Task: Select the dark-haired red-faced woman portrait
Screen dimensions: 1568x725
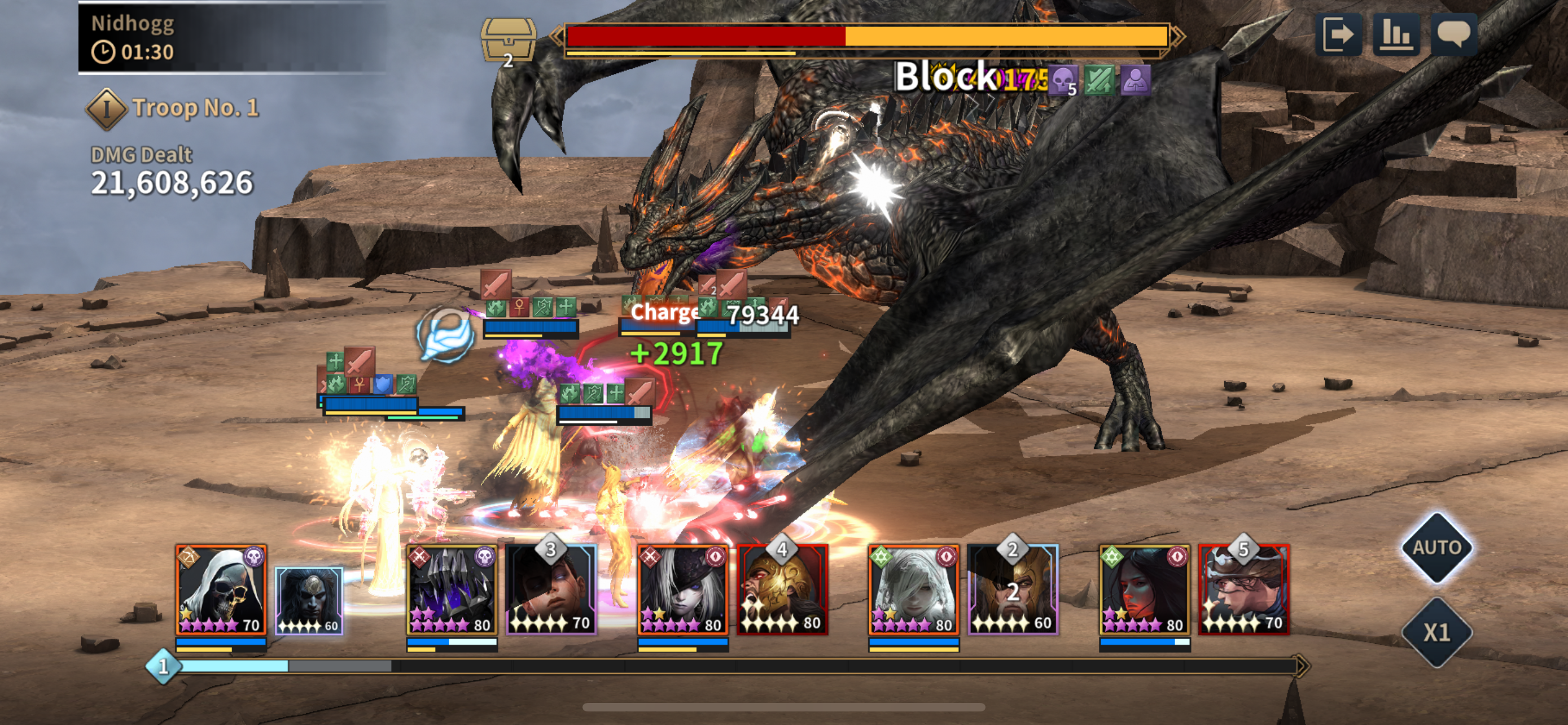Action: click(x=1144, y=590)
